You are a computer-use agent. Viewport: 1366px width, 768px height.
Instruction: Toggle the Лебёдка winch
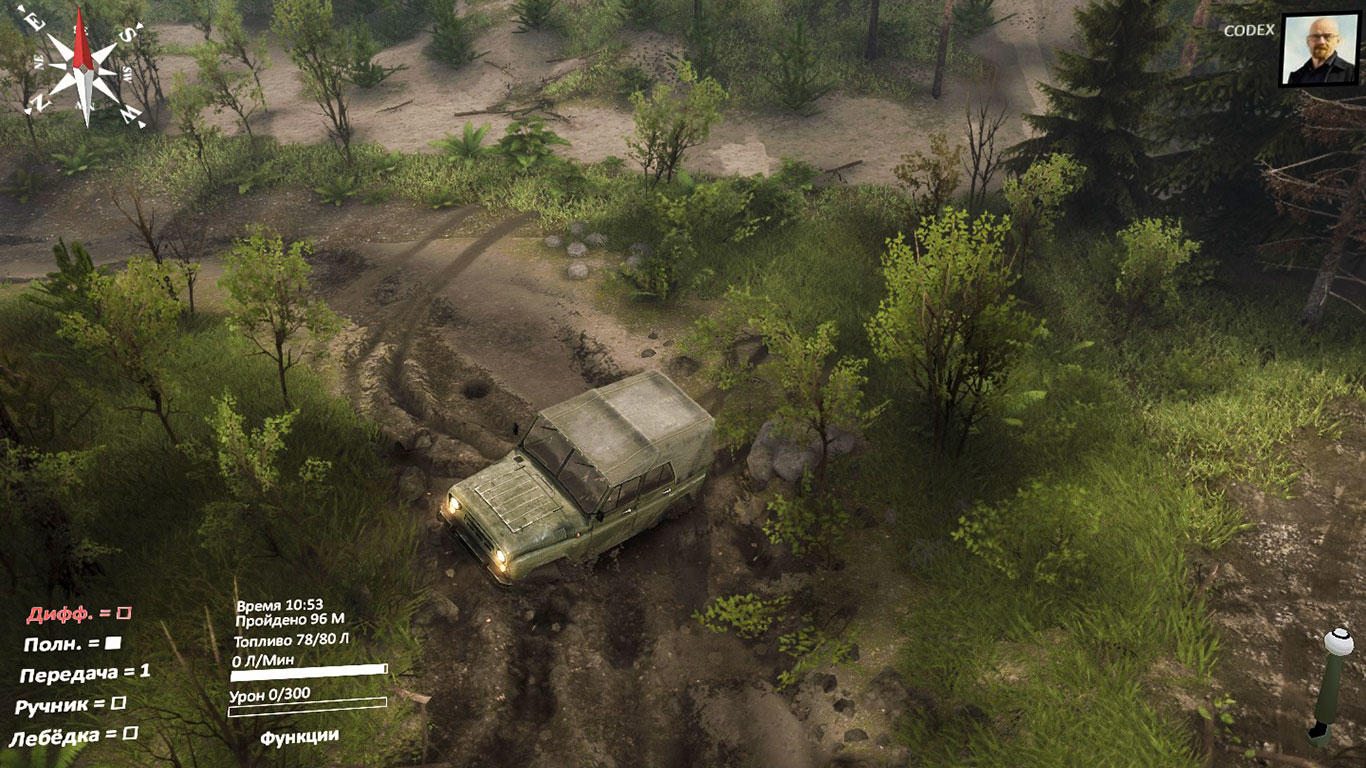[130, 735]
